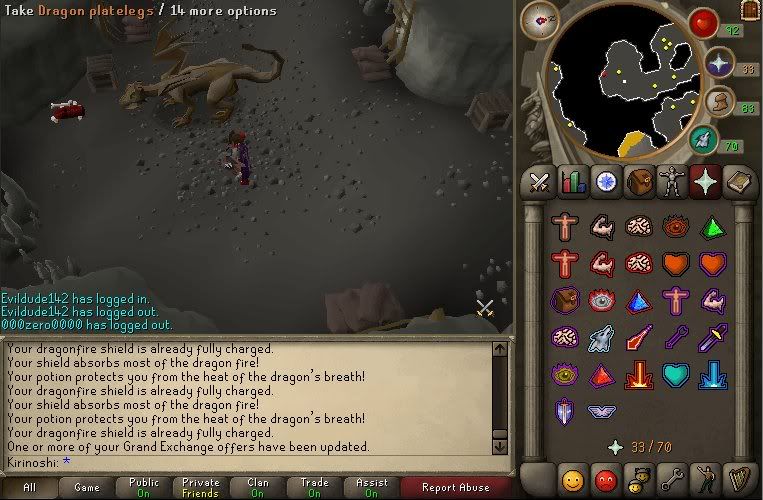
Task: Switch chat to the Game filter
Action: pos(87,488)
